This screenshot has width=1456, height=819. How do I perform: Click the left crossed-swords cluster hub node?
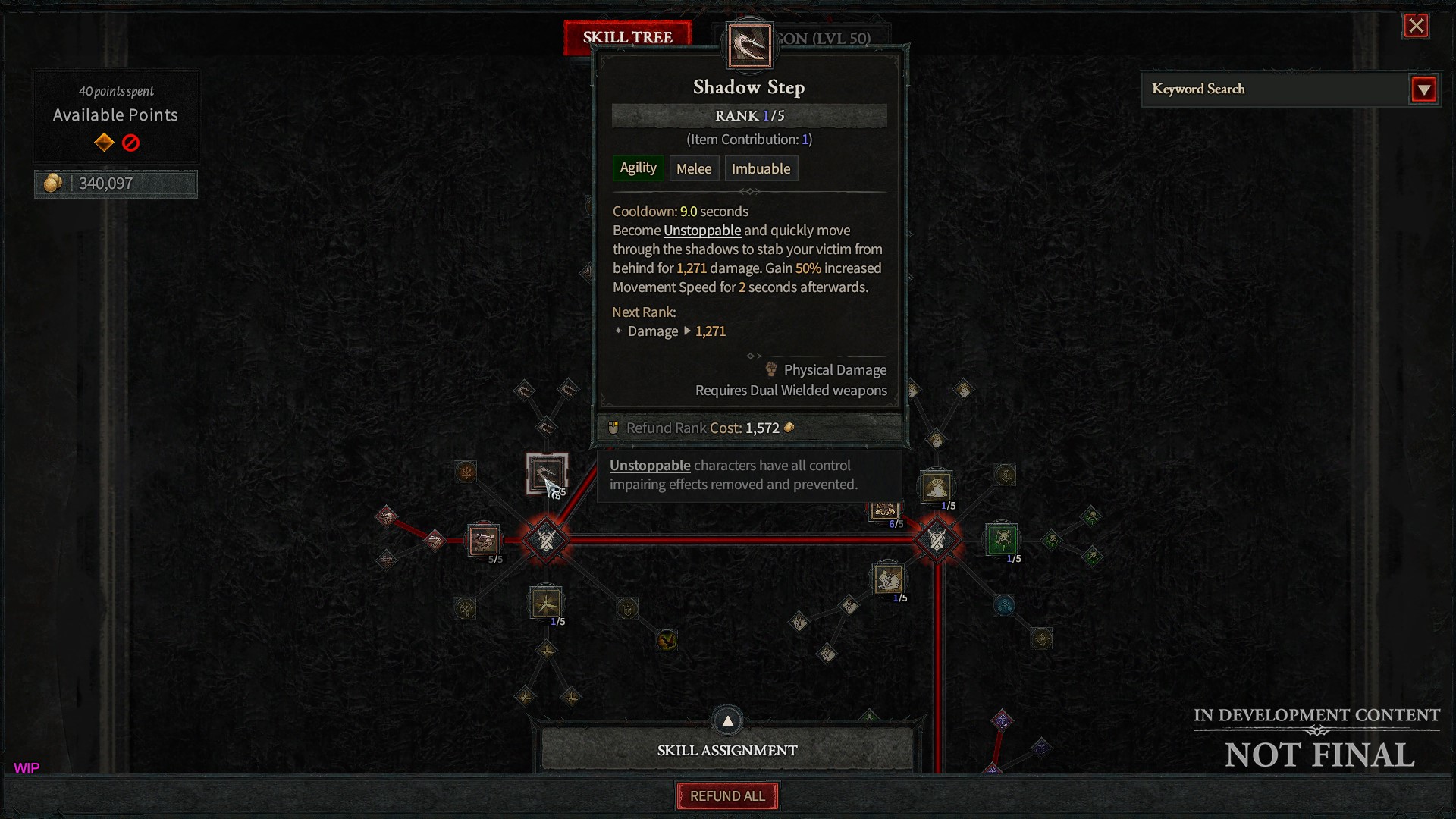coord(545,539)
